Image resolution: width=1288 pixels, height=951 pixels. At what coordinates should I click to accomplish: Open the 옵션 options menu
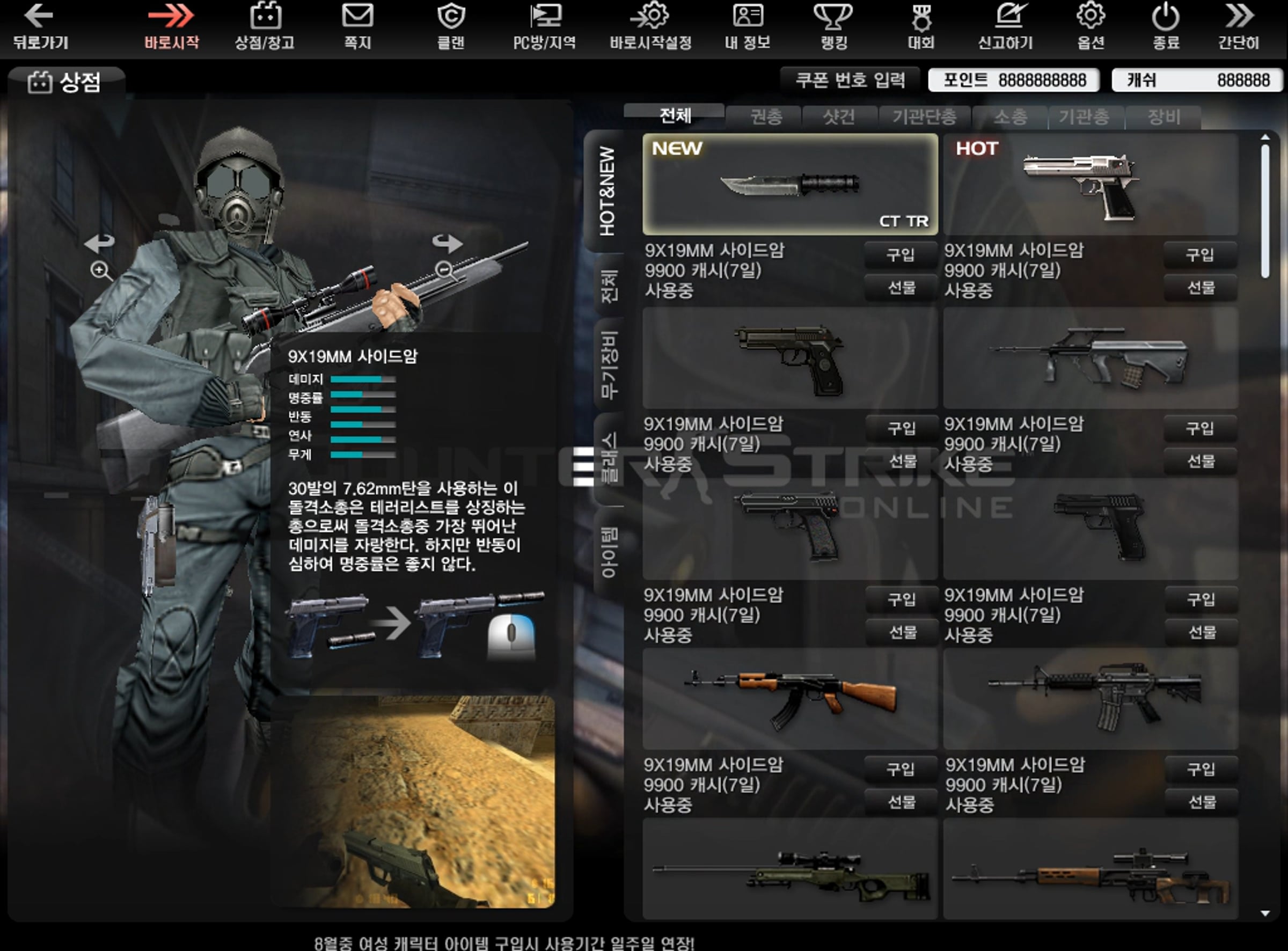(x=1091, y=26)
